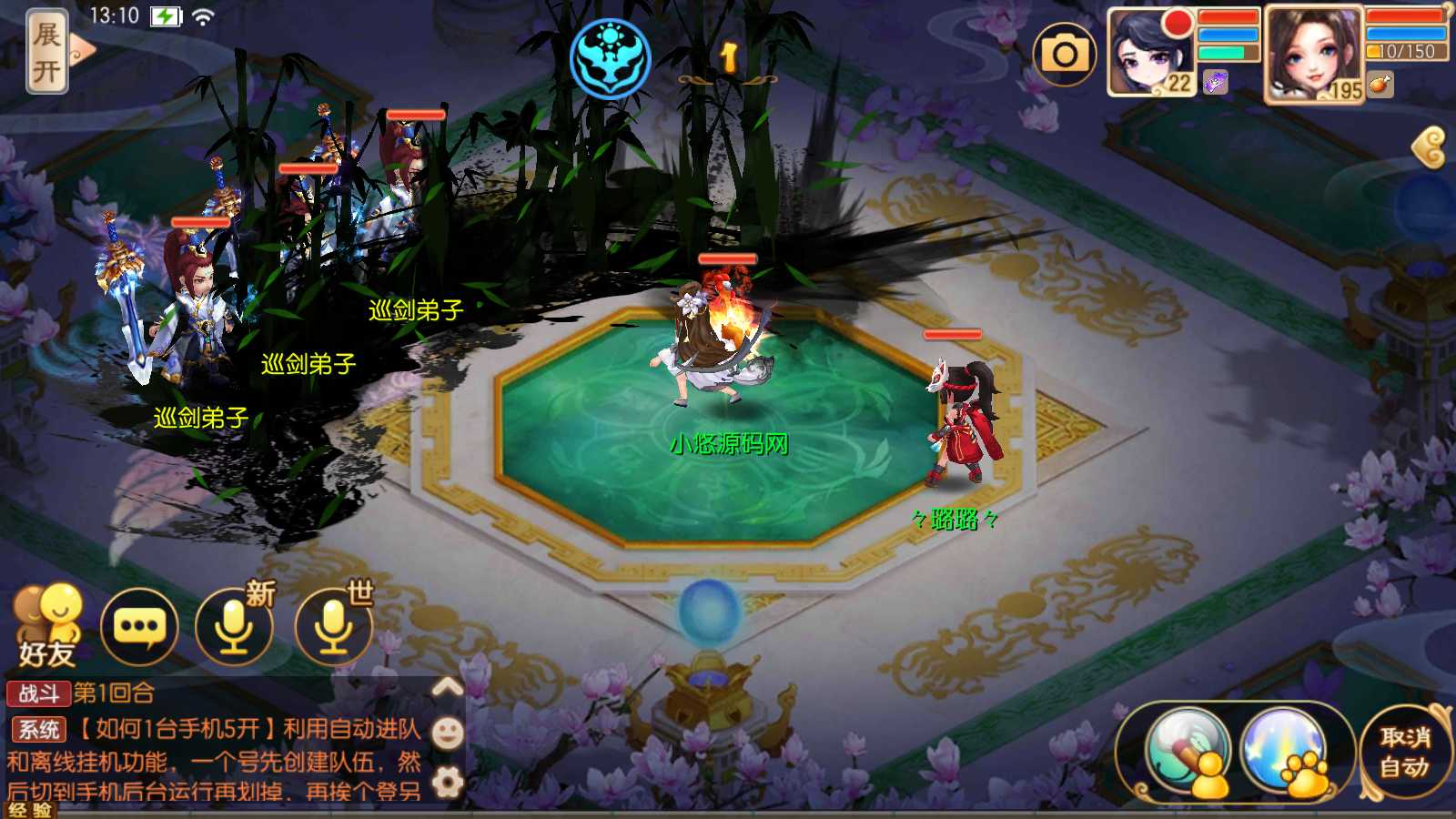This screenshot has height=819, width=1456.
Task: Select the level 22 pet portrait
Action: [x=1149, y=52]
